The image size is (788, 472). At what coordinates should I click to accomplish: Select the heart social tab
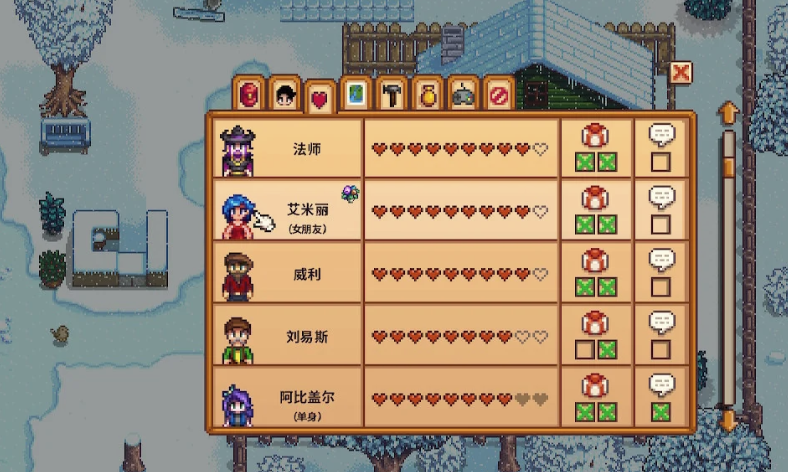[320, 97]
